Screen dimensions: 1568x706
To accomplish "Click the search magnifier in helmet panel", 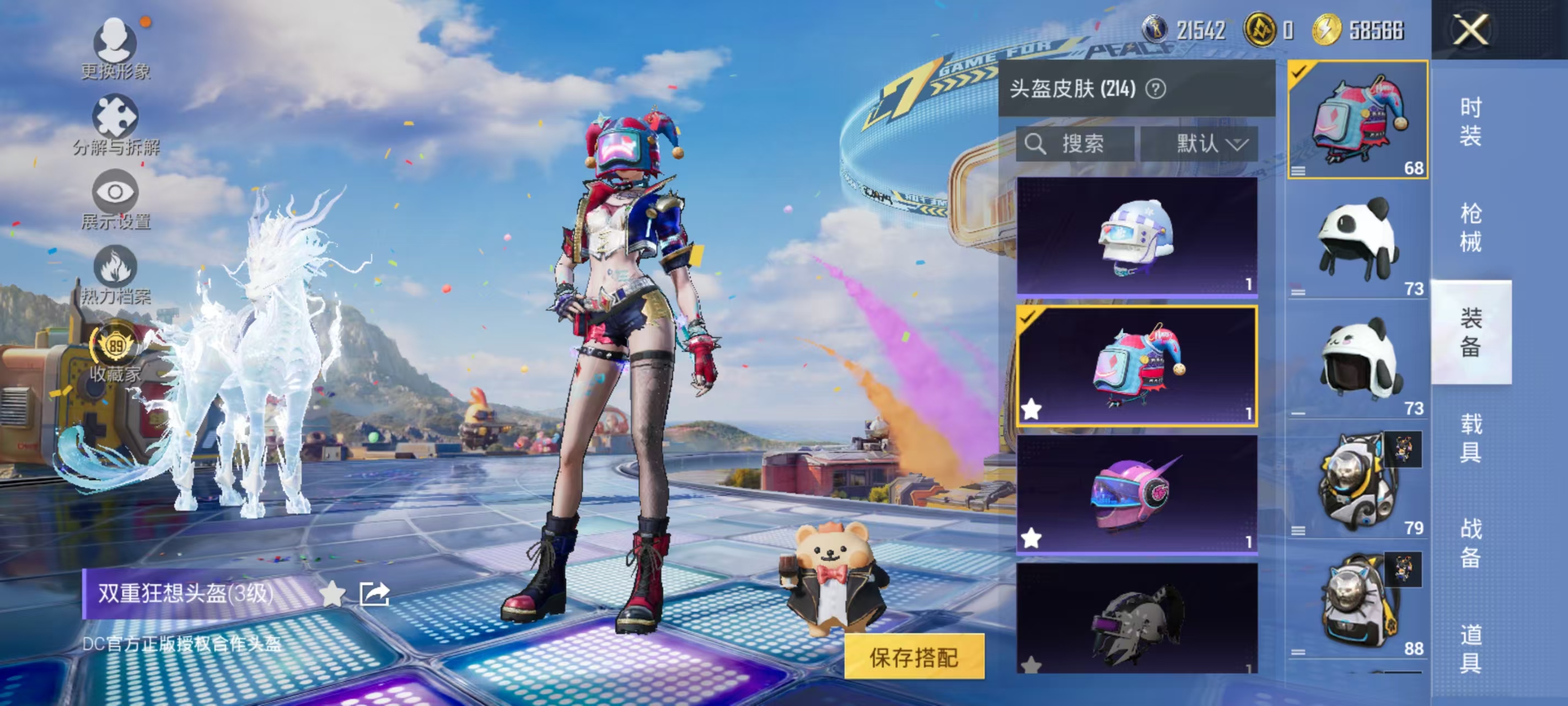I will (x=1037, y=144).
